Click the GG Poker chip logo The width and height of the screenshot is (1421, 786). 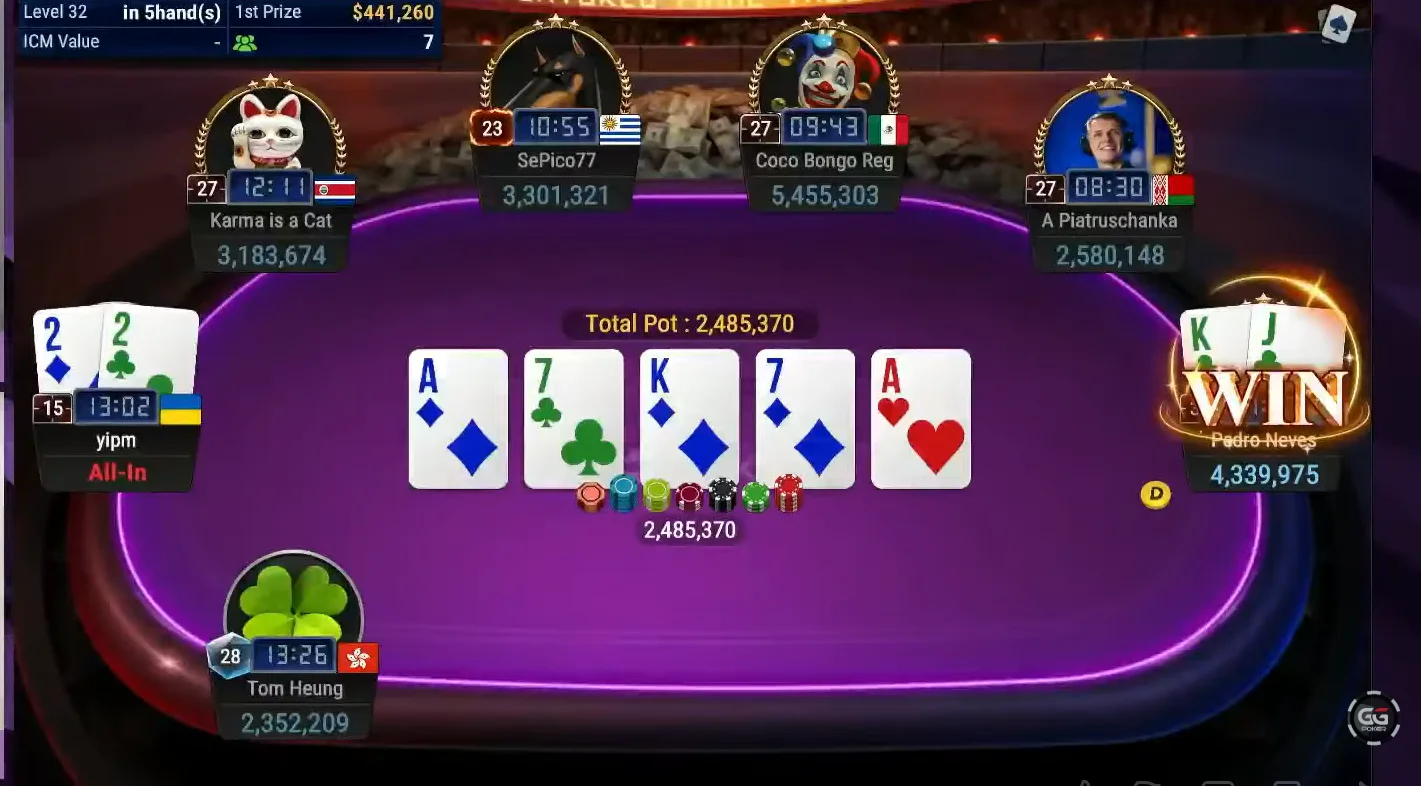[x=1373, y=717]
